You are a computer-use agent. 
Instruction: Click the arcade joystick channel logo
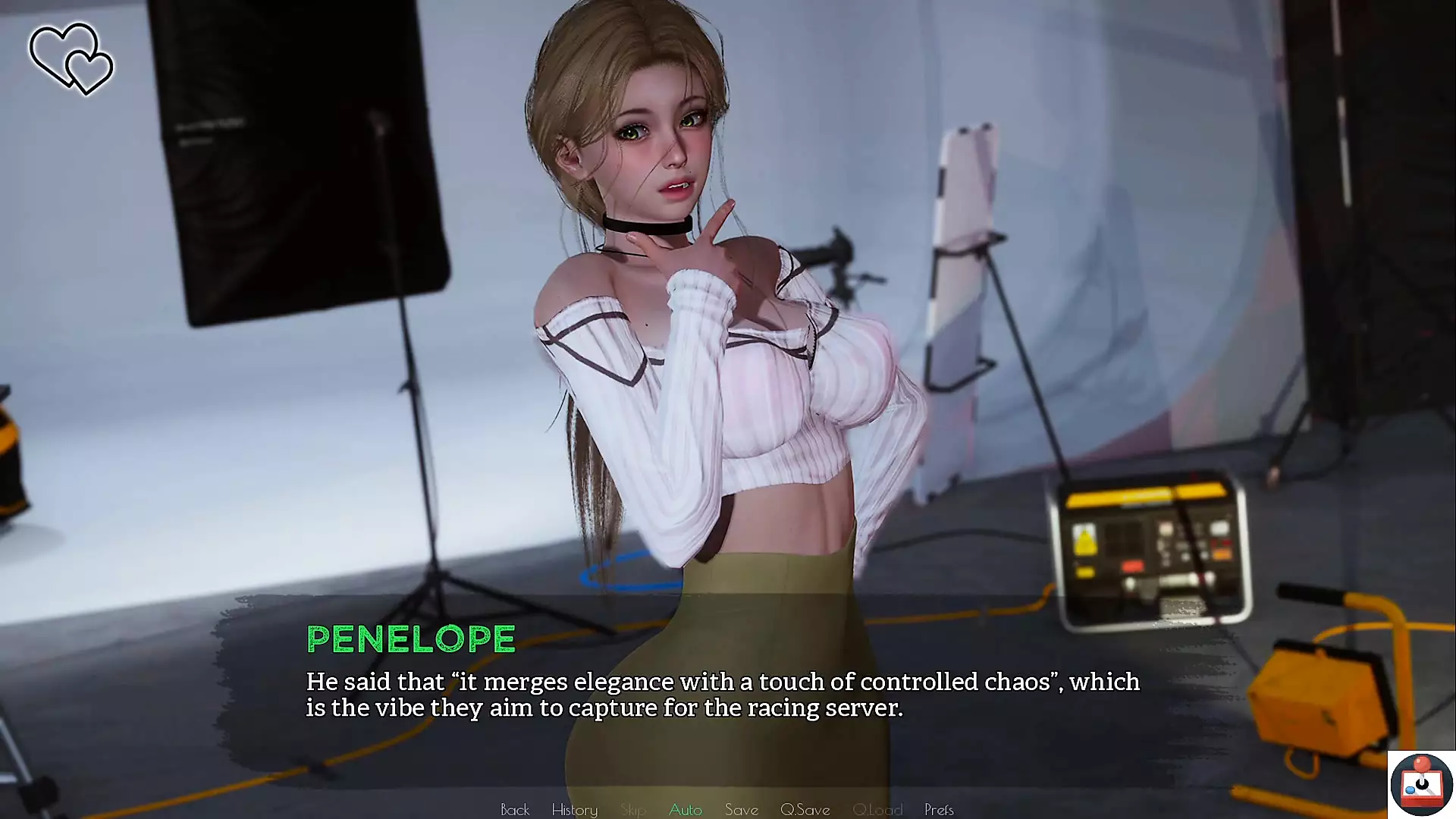point(1420,784)
